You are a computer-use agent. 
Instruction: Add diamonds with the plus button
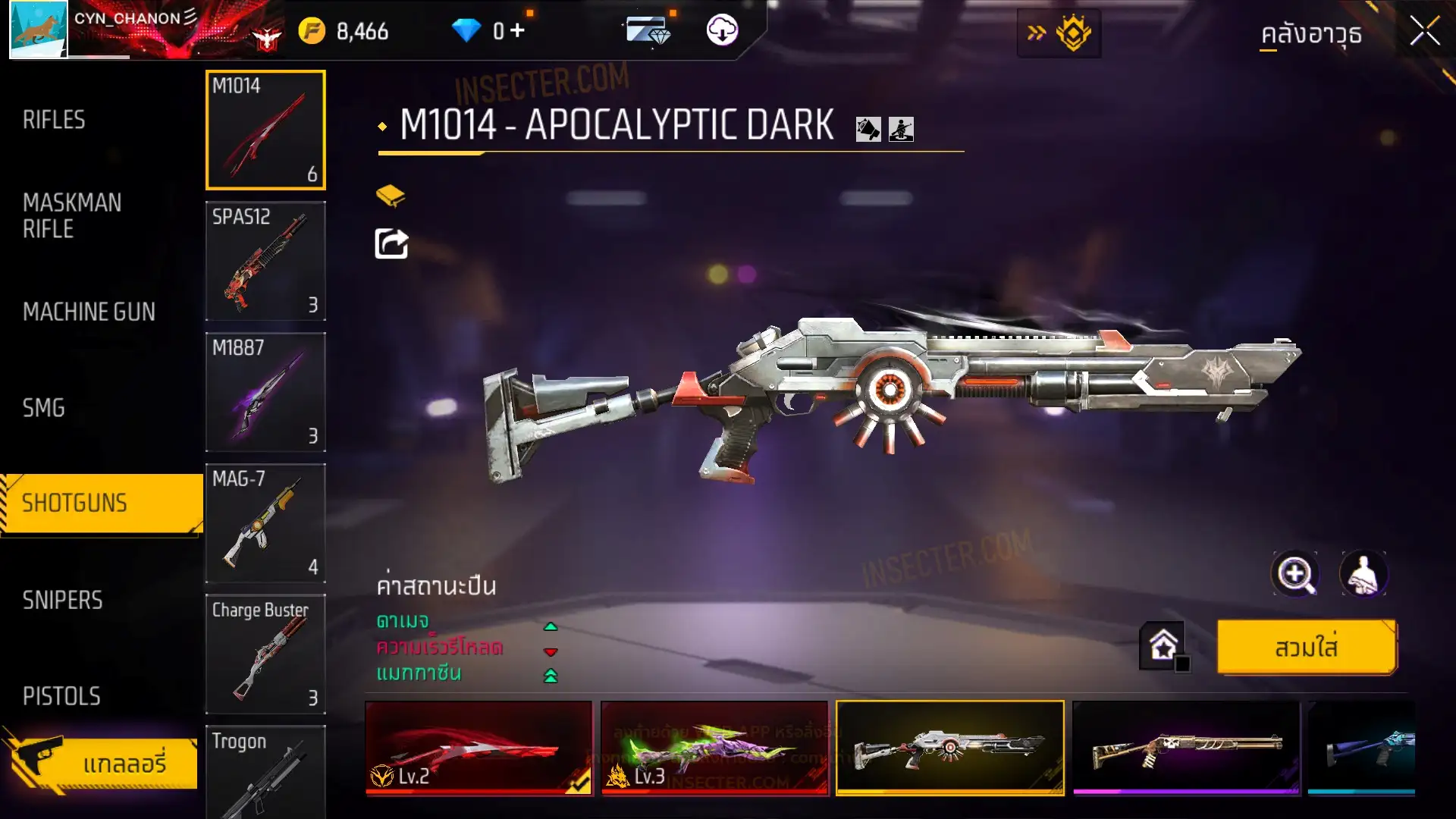[517, 30]
